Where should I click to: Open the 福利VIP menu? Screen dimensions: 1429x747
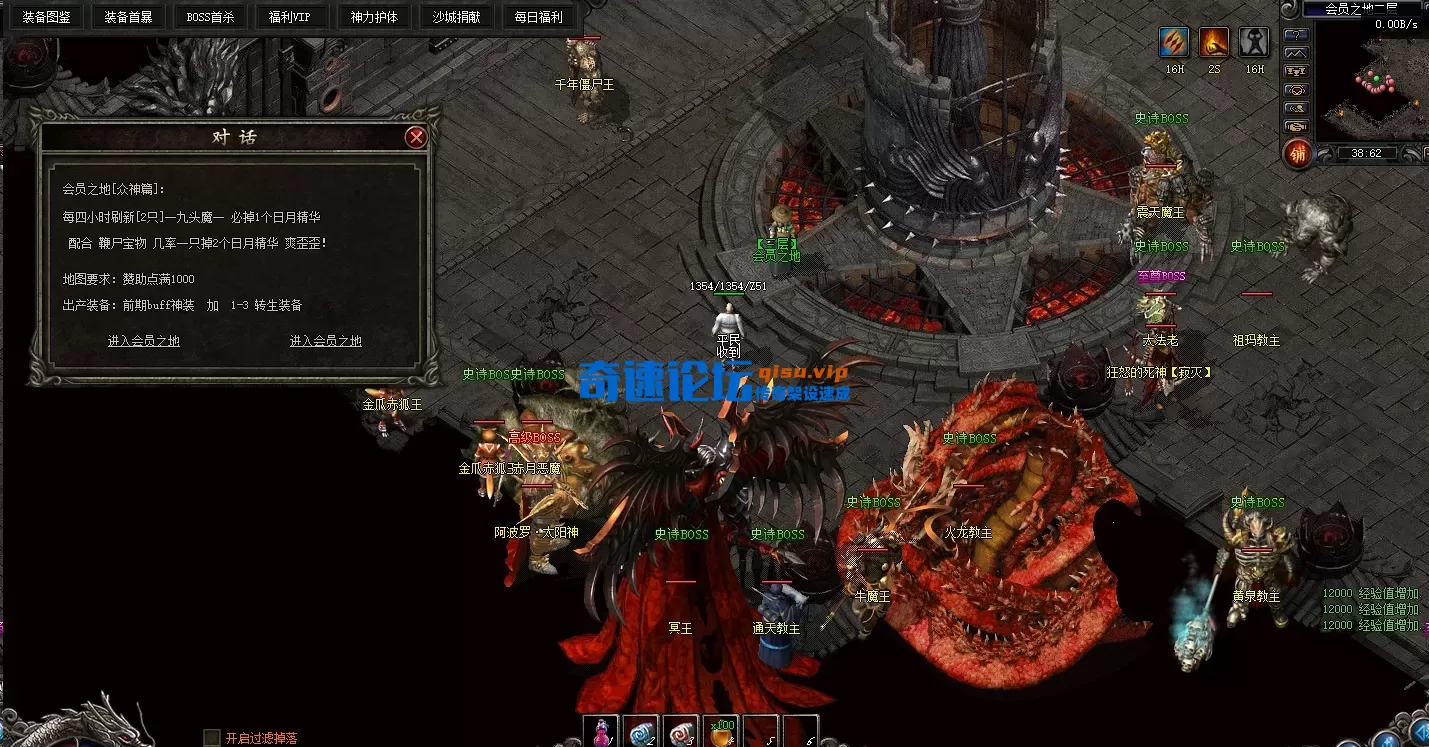point(291,17)
